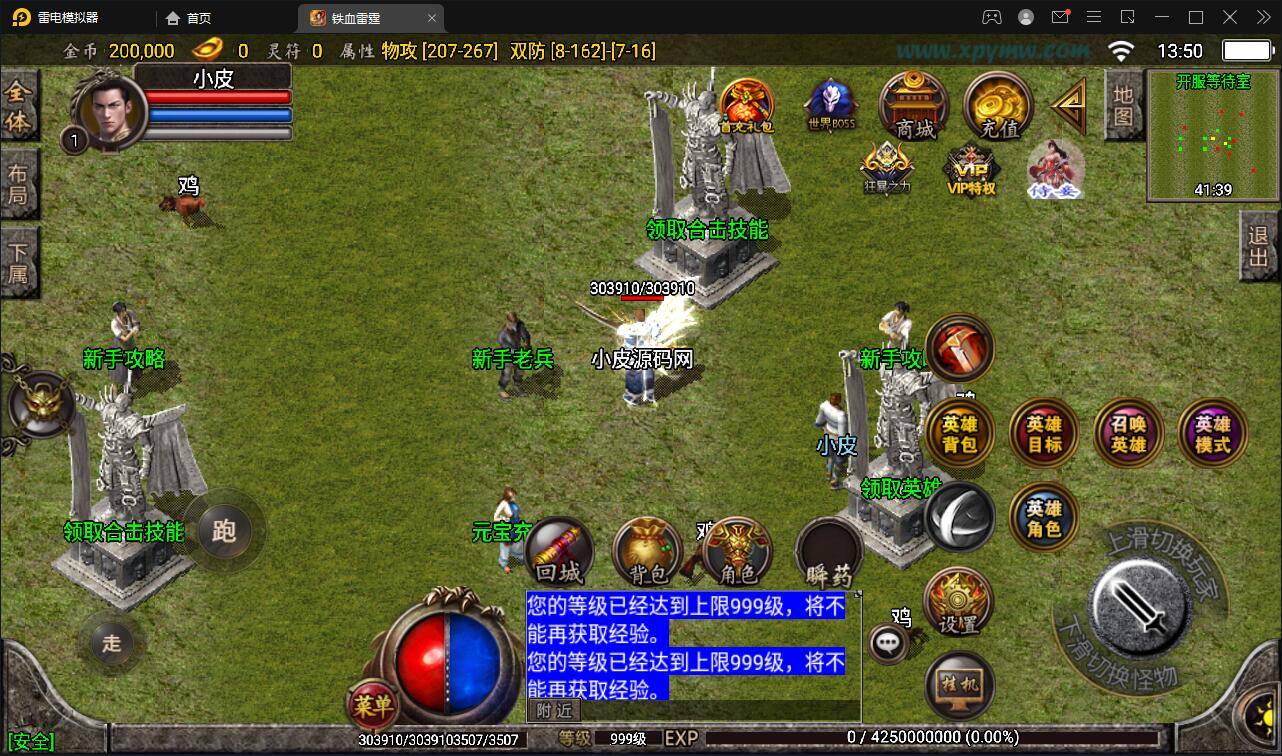
Task: Activate the 瞬药 instant potion button
Action: (x=829, y=553)
